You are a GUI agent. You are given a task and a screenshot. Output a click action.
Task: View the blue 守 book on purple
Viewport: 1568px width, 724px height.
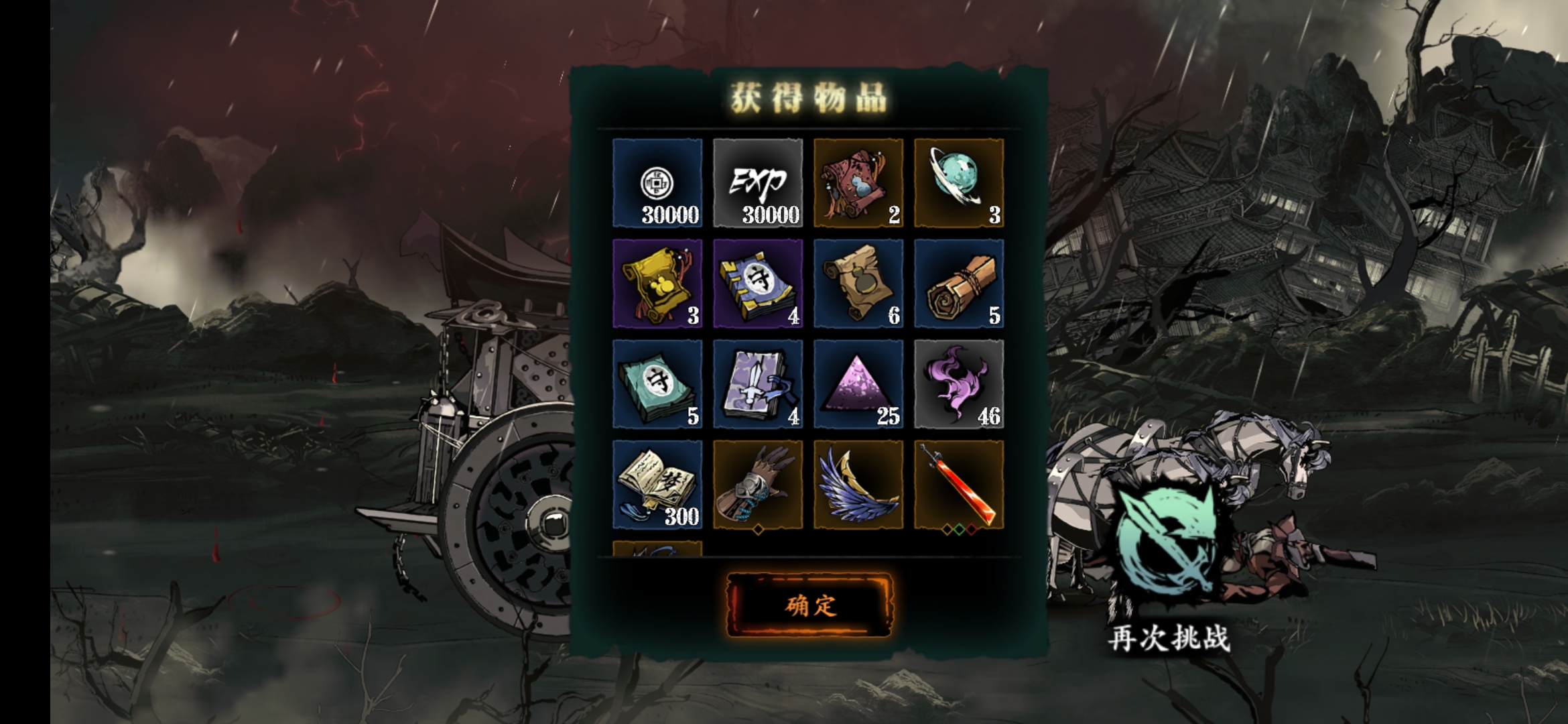point(758,284)
